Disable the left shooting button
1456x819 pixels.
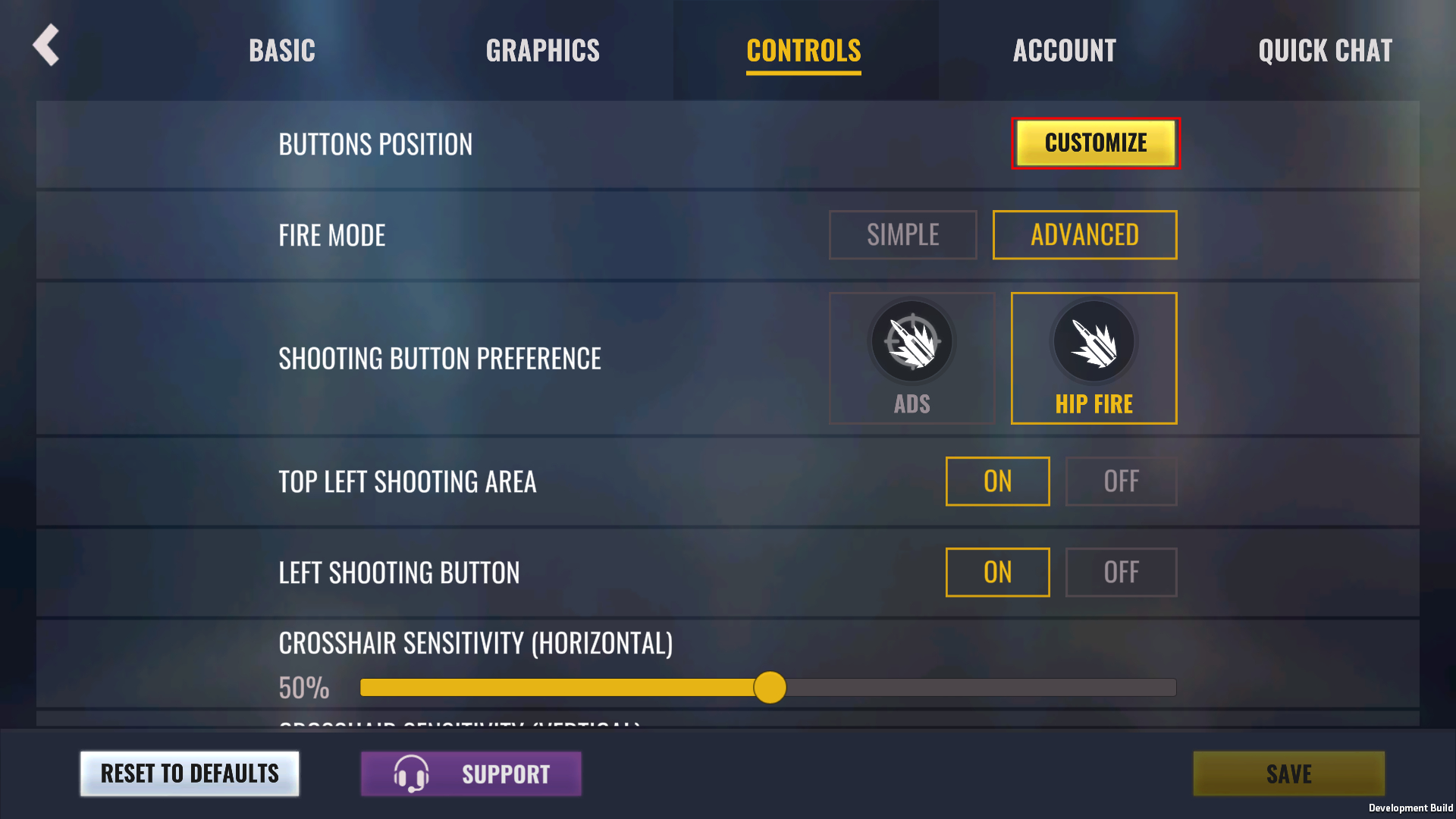1121,573
